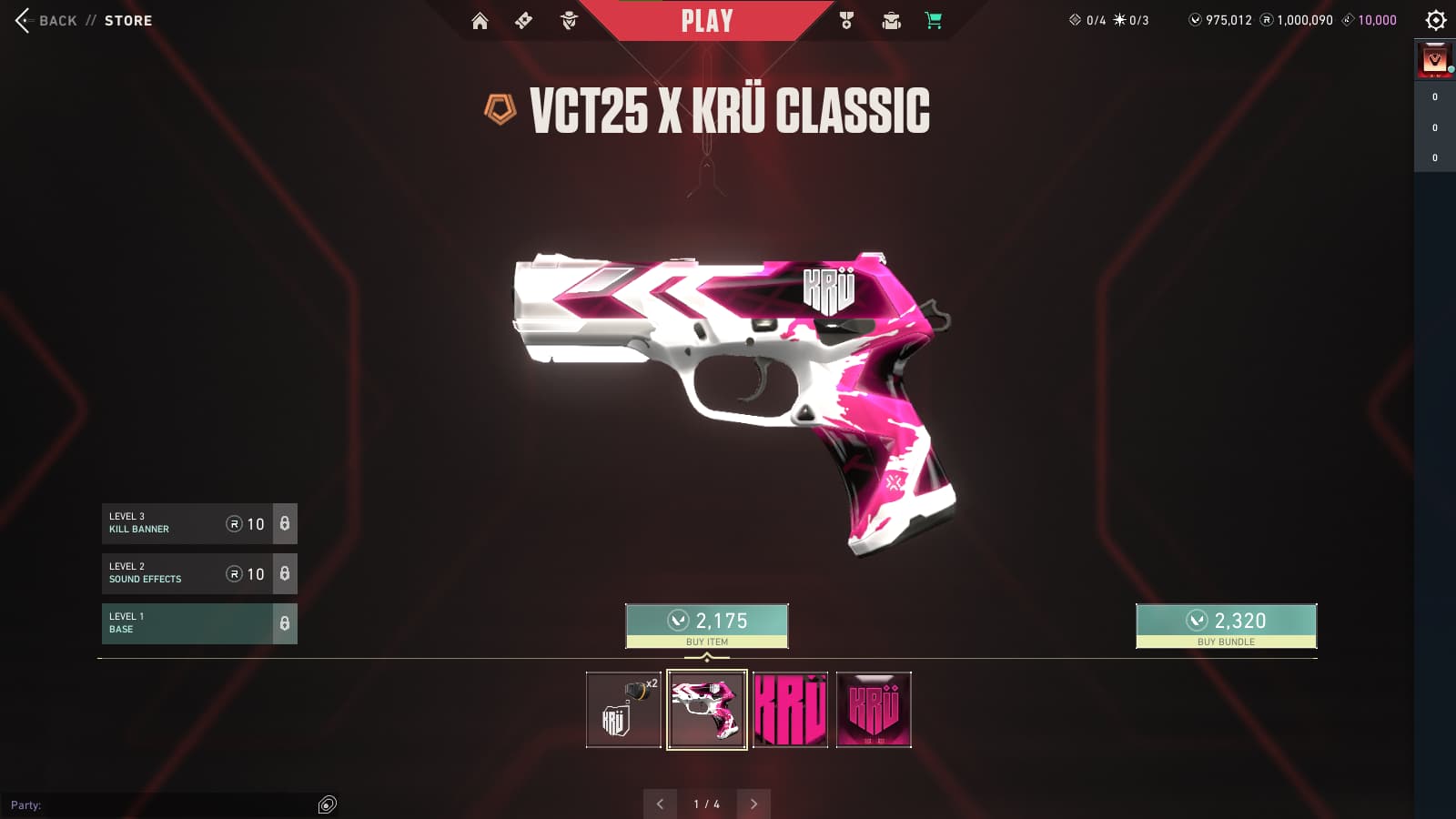Image resolution: width=1456 pixels, height=819 pixels.
Task: Open the agents icon in the top bar
Action: point(569,21)
